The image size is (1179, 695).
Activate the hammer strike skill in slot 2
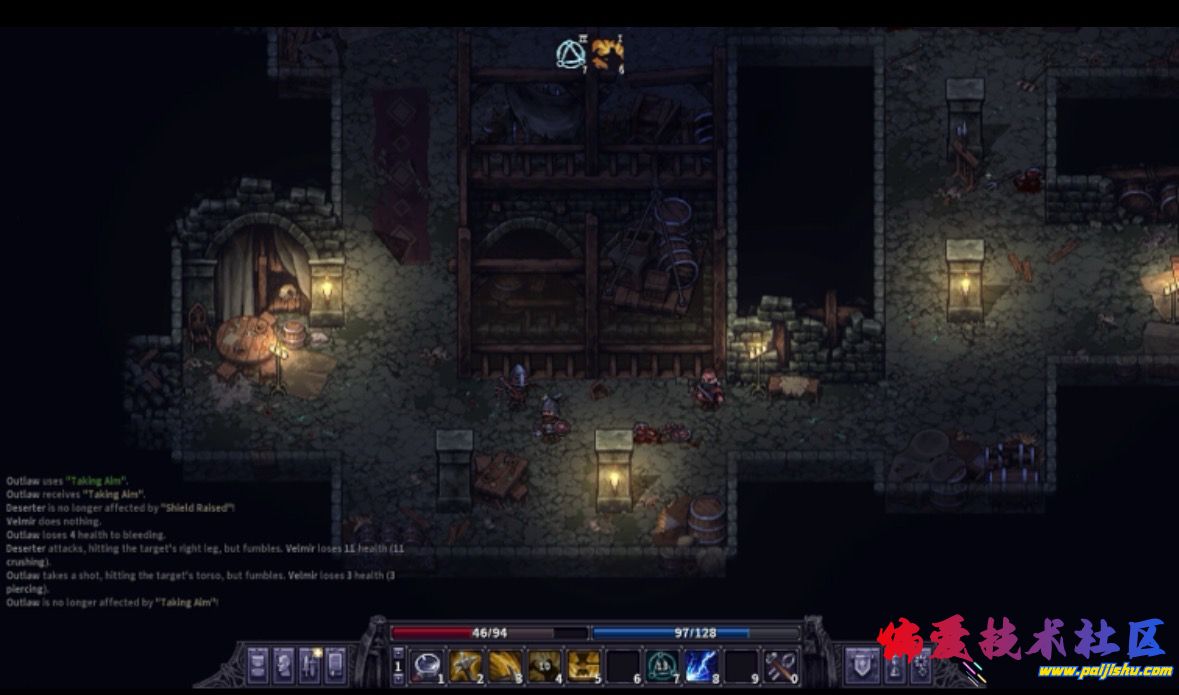tap(465, 663)
